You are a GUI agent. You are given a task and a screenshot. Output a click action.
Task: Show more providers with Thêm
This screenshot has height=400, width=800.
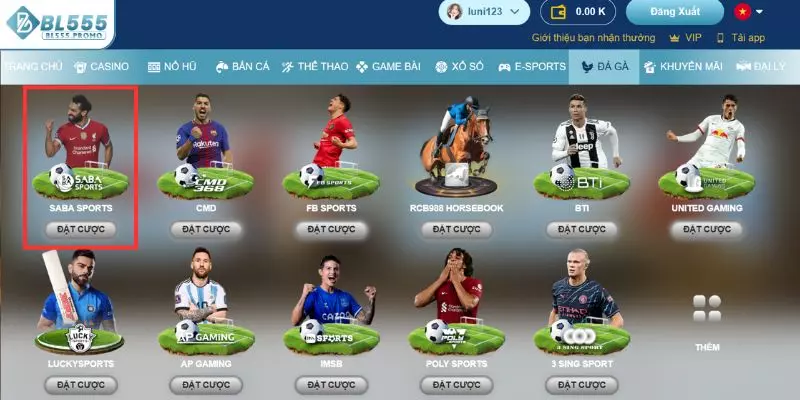tap(707, 320)
